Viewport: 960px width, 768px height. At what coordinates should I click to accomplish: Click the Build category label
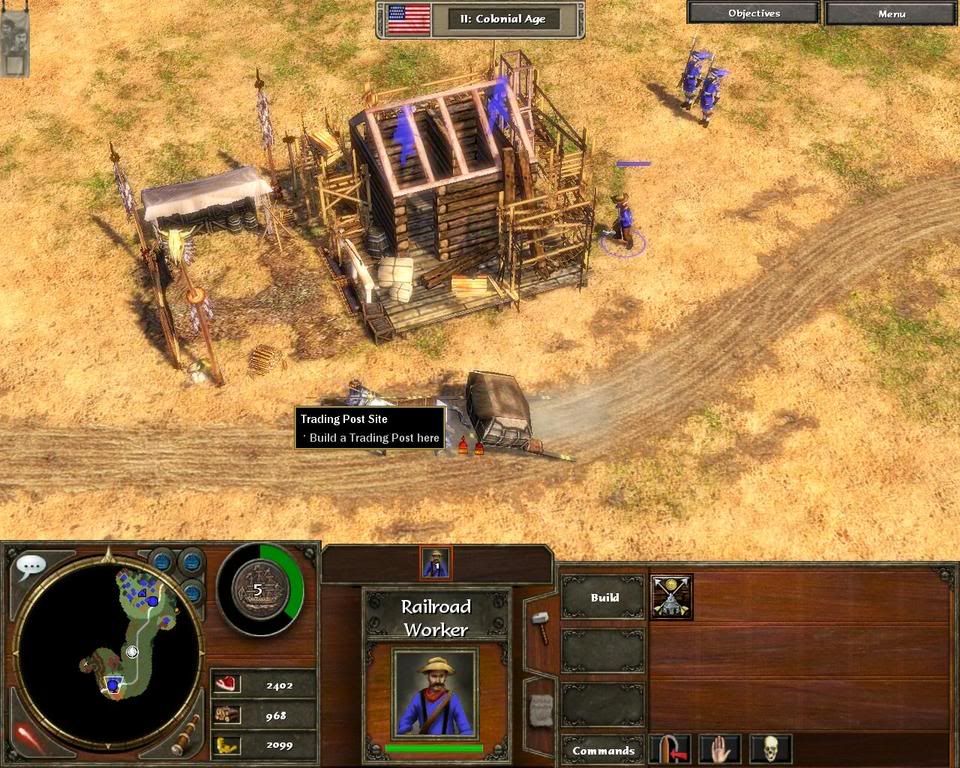pos(604,597)
